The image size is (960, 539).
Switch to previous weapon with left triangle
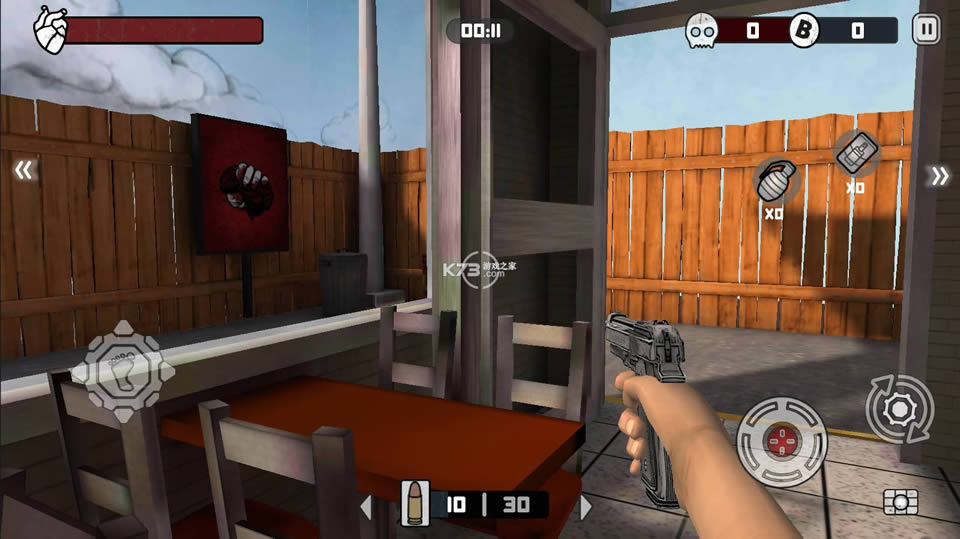(366, 507)
